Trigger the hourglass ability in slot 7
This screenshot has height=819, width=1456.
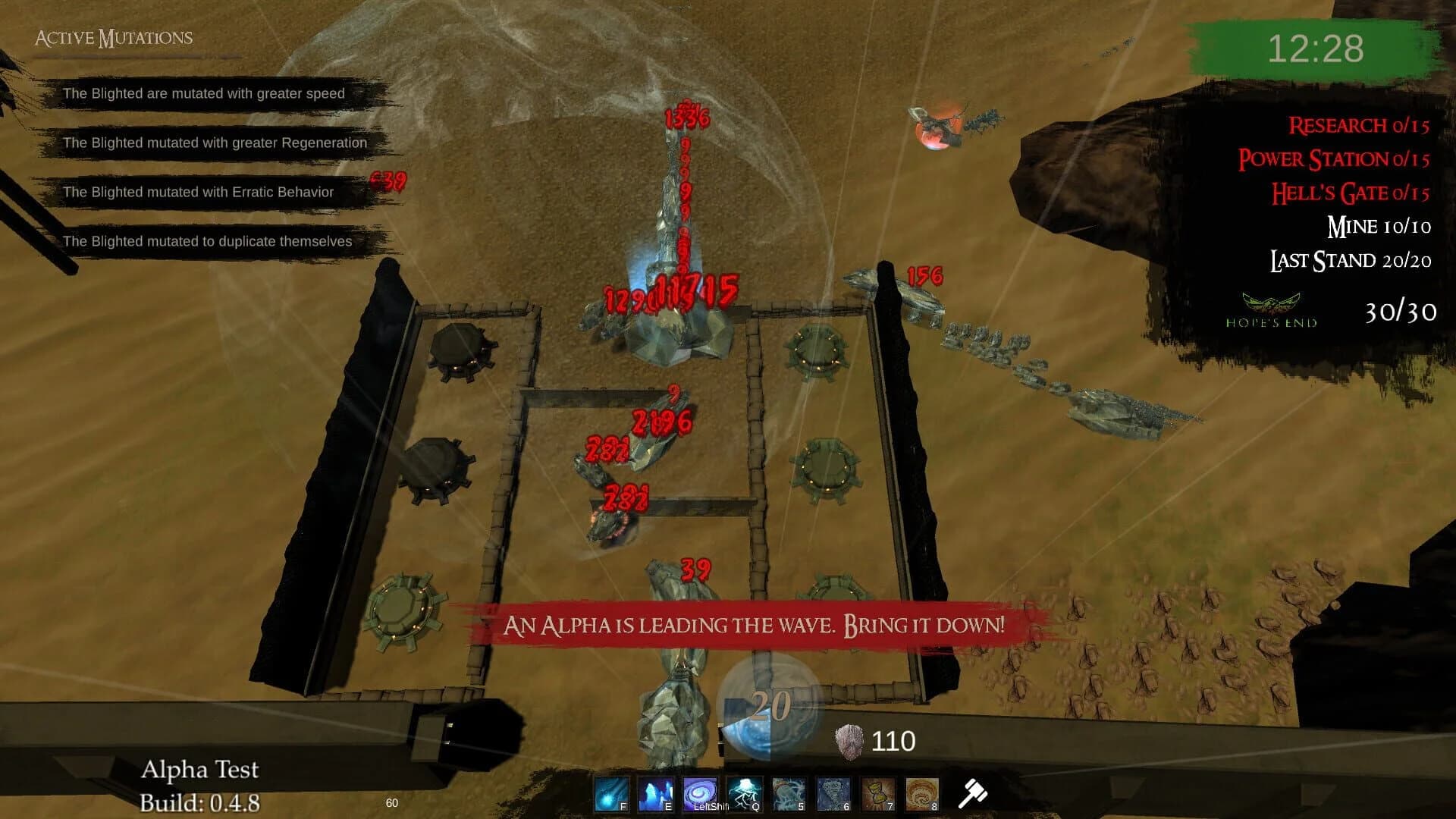877,792
